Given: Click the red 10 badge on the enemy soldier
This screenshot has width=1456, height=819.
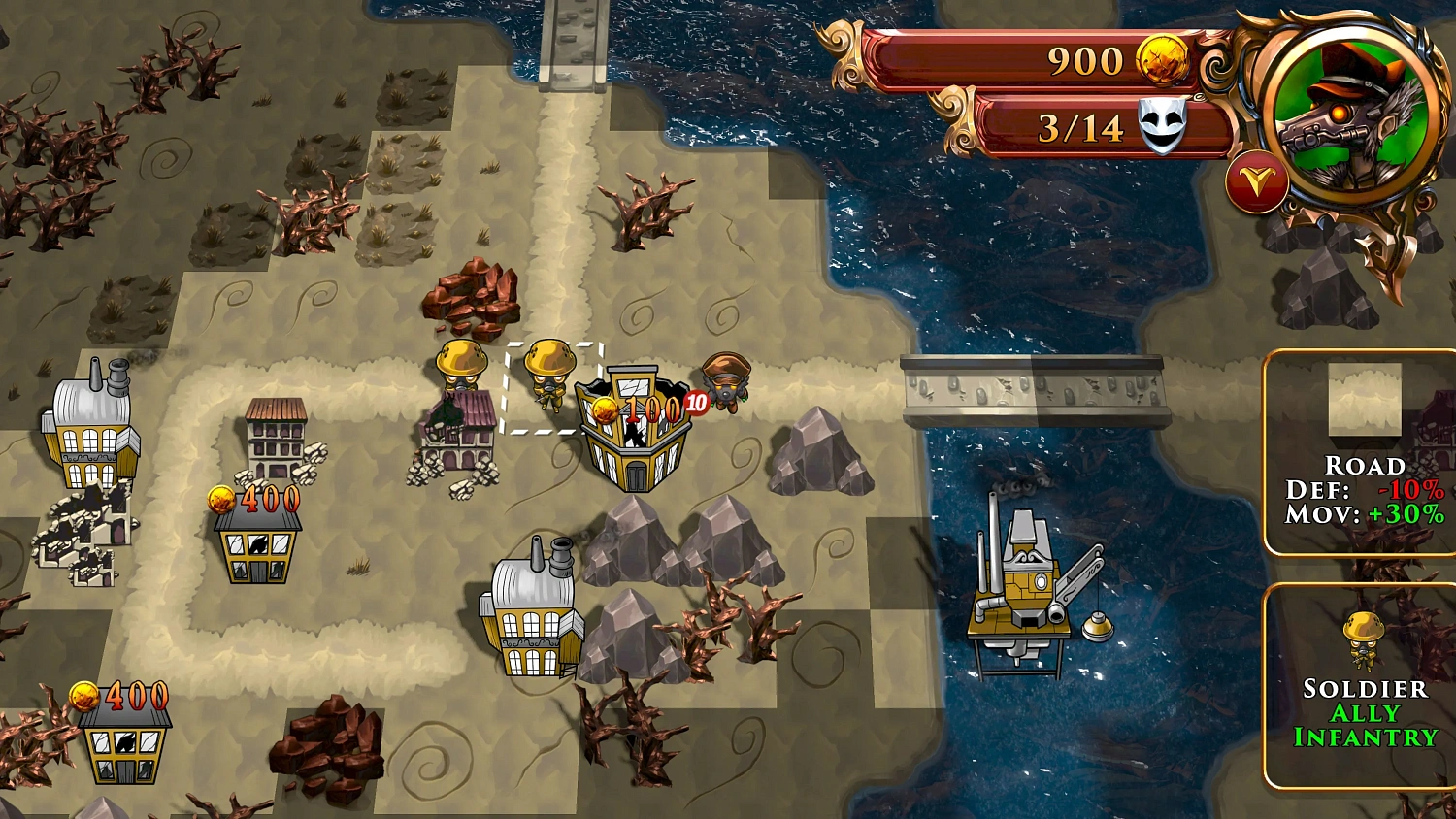Looking at the screenshot, I should [x=695, y=403].
